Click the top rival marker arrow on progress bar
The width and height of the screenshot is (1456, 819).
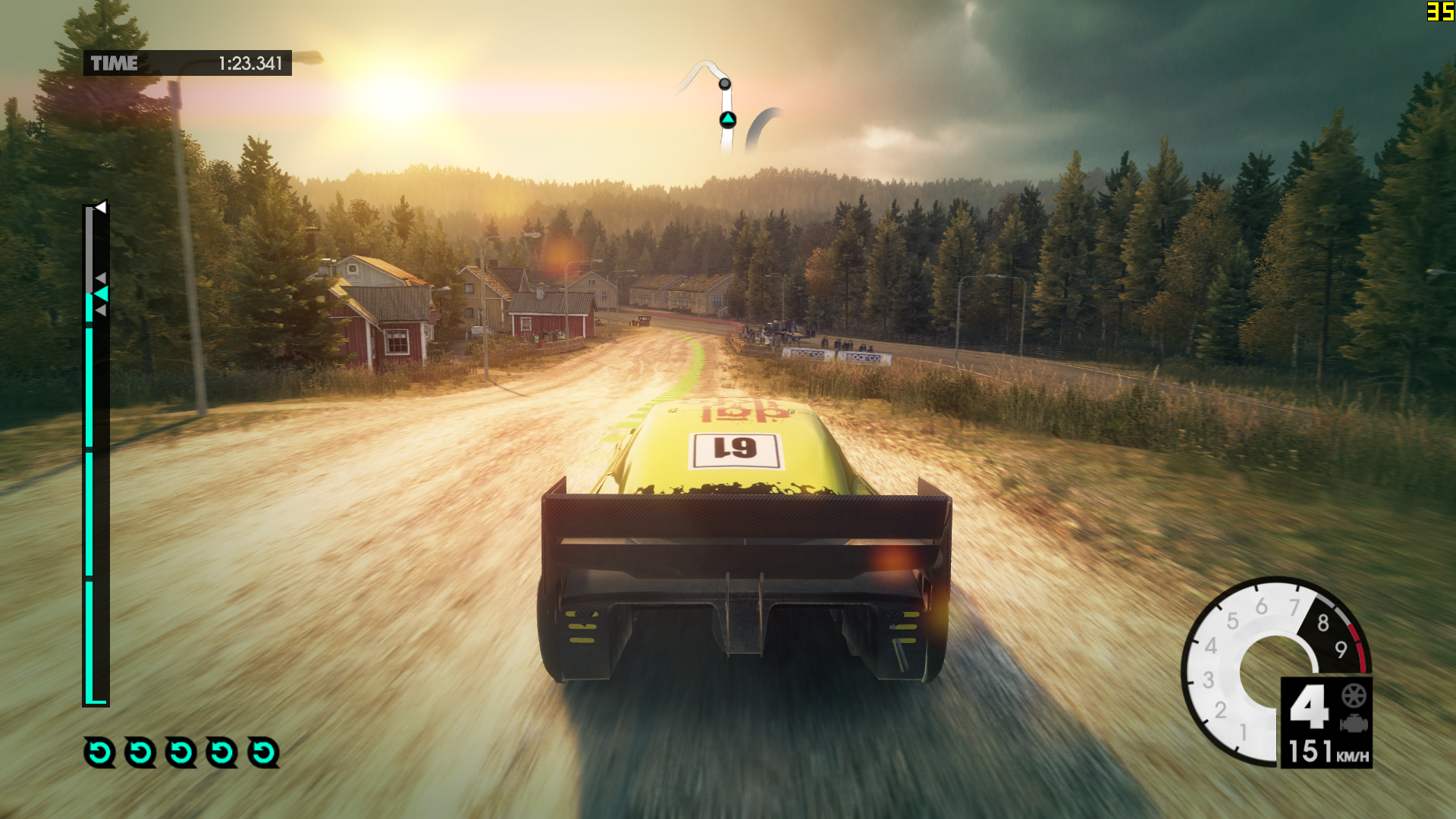click(x=101, y=277)
